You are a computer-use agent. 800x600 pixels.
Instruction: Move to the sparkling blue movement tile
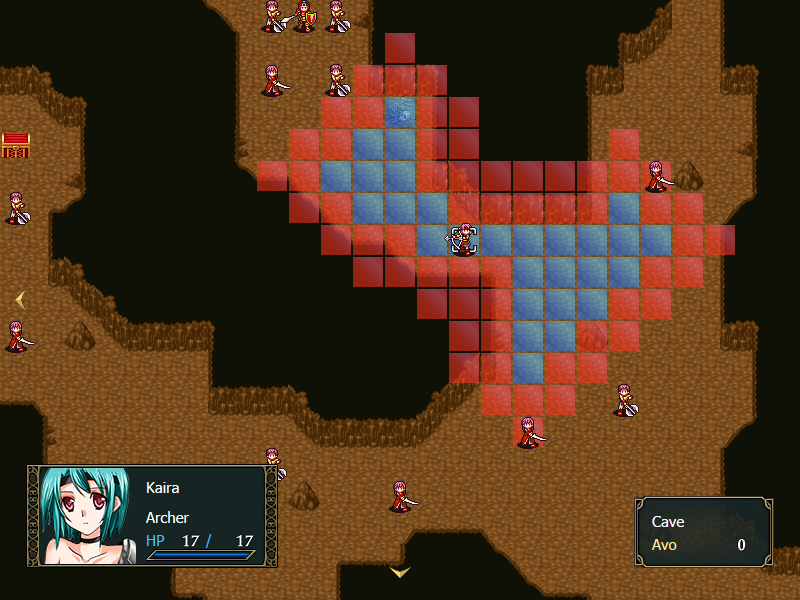coord(401,112)
